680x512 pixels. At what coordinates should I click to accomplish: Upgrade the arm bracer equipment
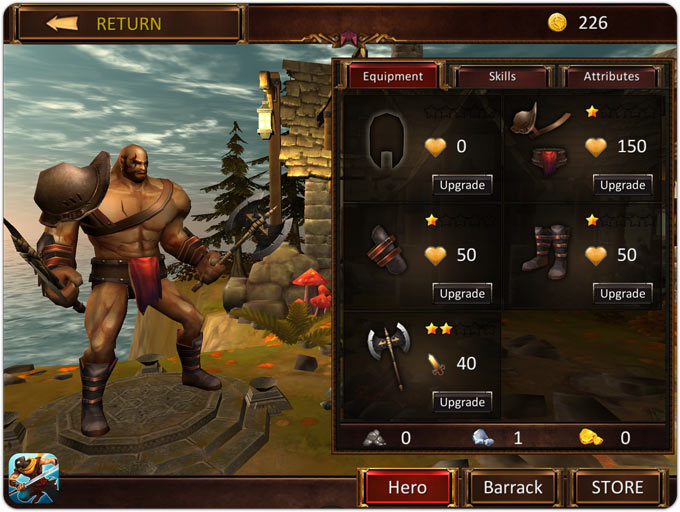[462, 293]
